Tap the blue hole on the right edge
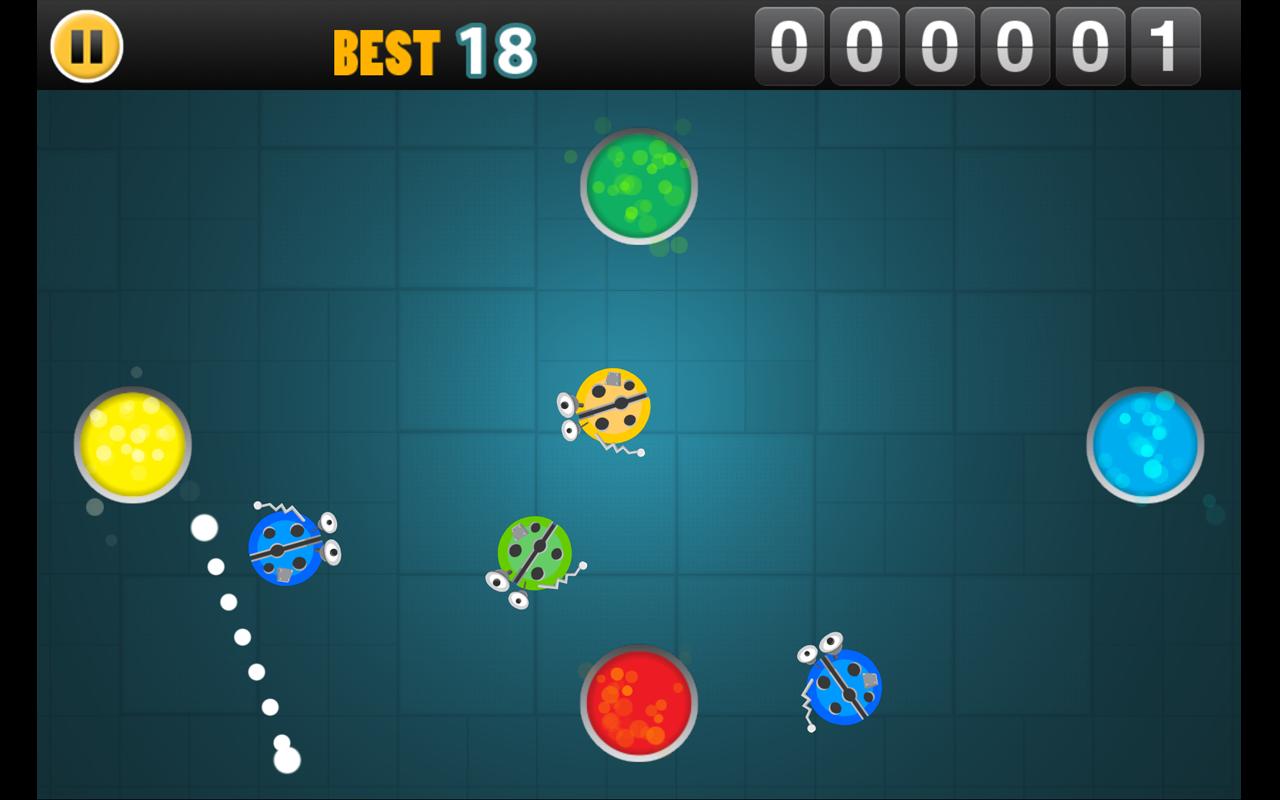The height and width of the screenshot is (800, 1280). tap(1143, 446)
